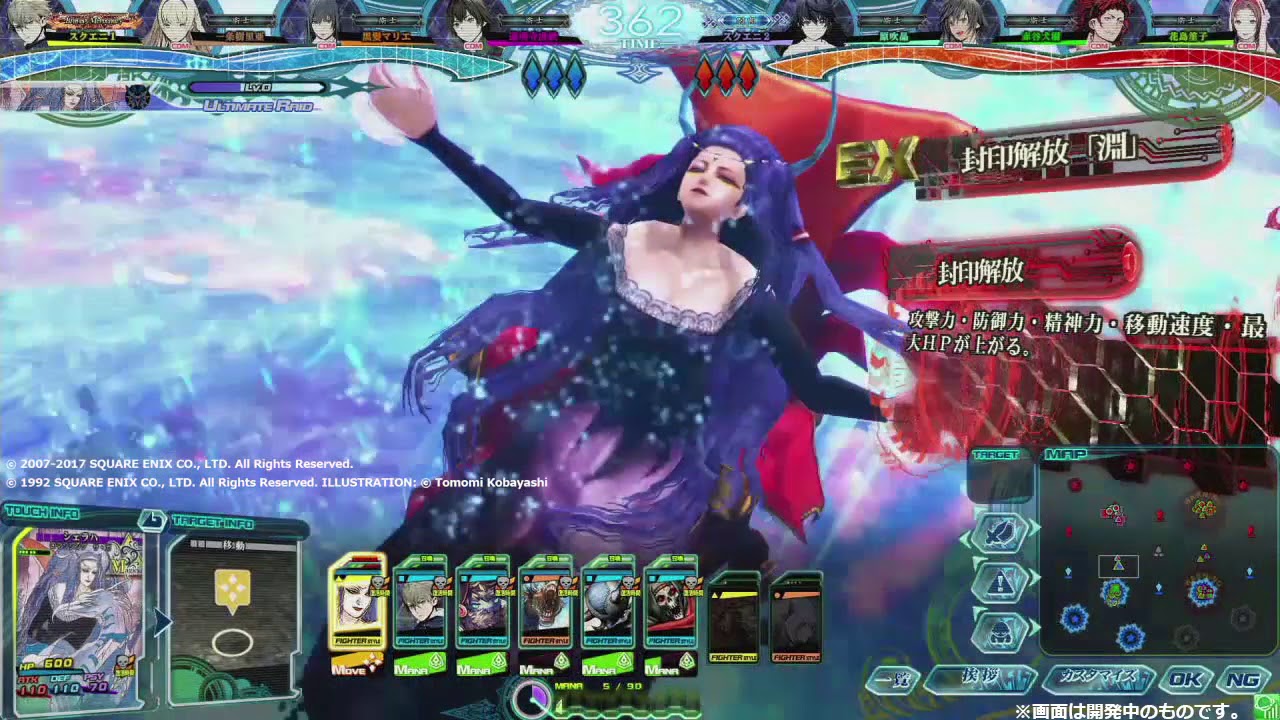This screenshot has width=1280, height=720.
Task: Open the Touch Info character card panel
Action: point(80,608)
